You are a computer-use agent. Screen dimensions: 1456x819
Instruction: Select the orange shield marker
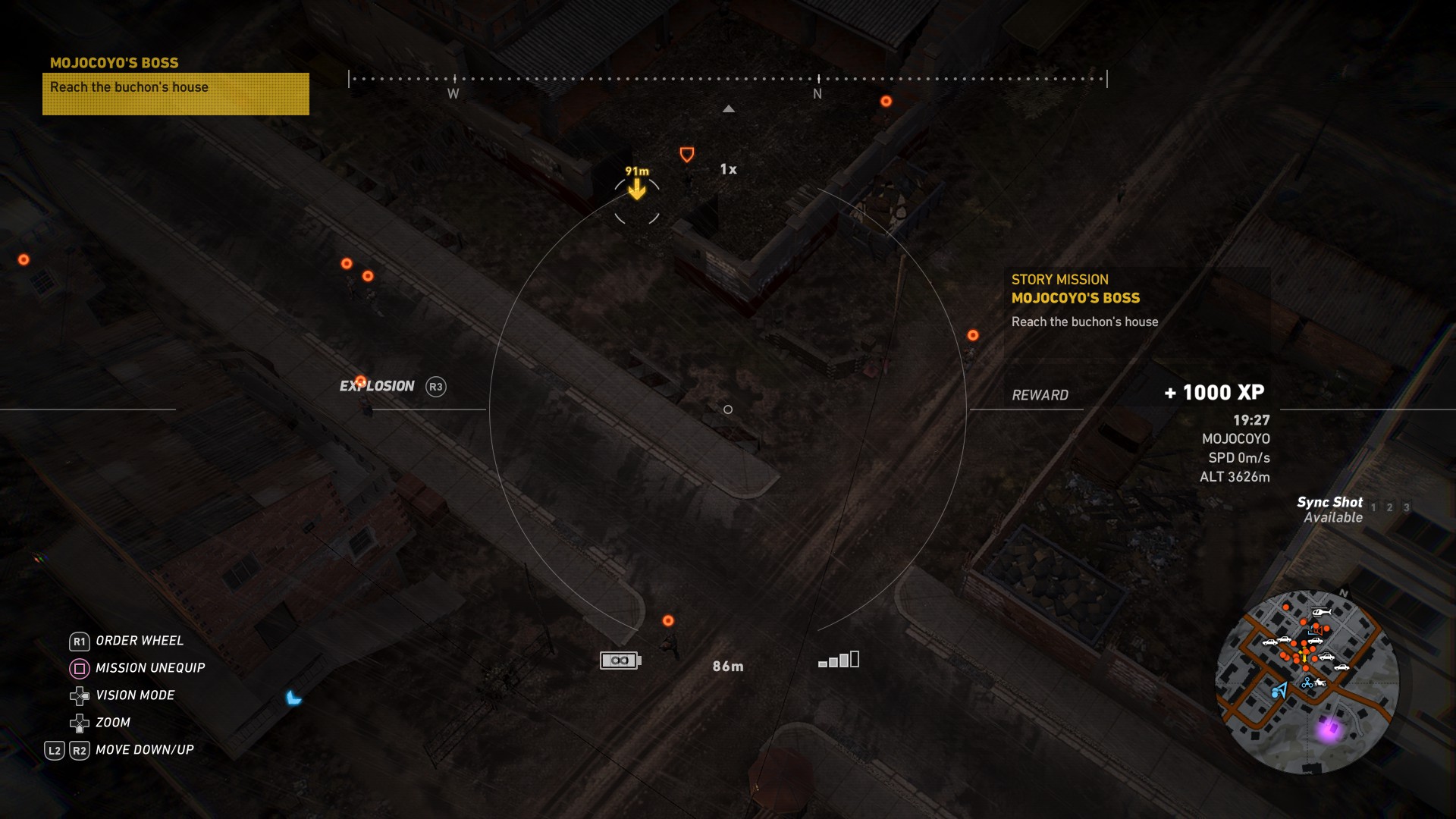(x=687, y=155)
